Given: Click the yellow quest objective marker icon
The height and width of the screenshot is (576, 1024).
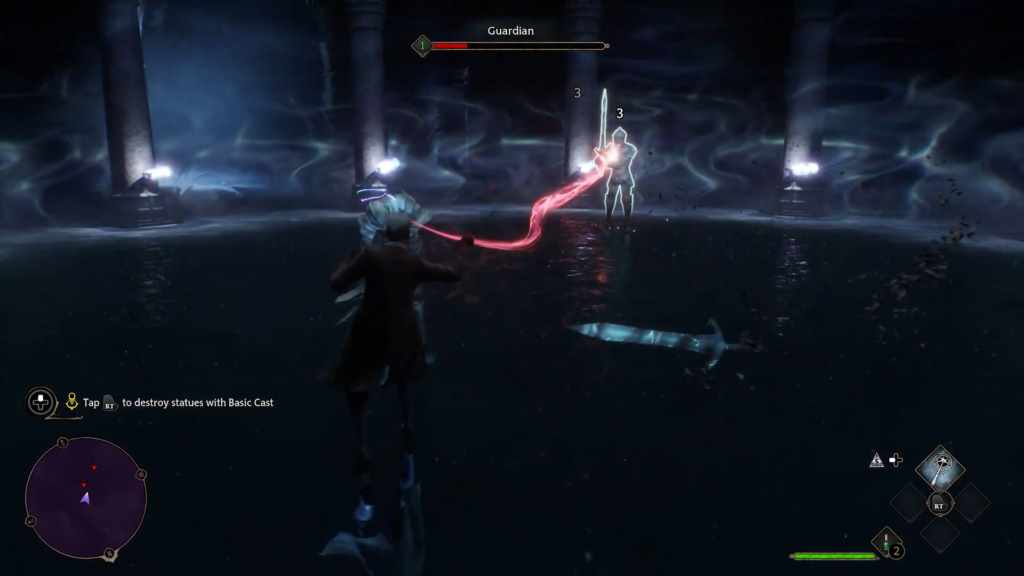Looking at the screenshot, I should click(x=72, y=402).
